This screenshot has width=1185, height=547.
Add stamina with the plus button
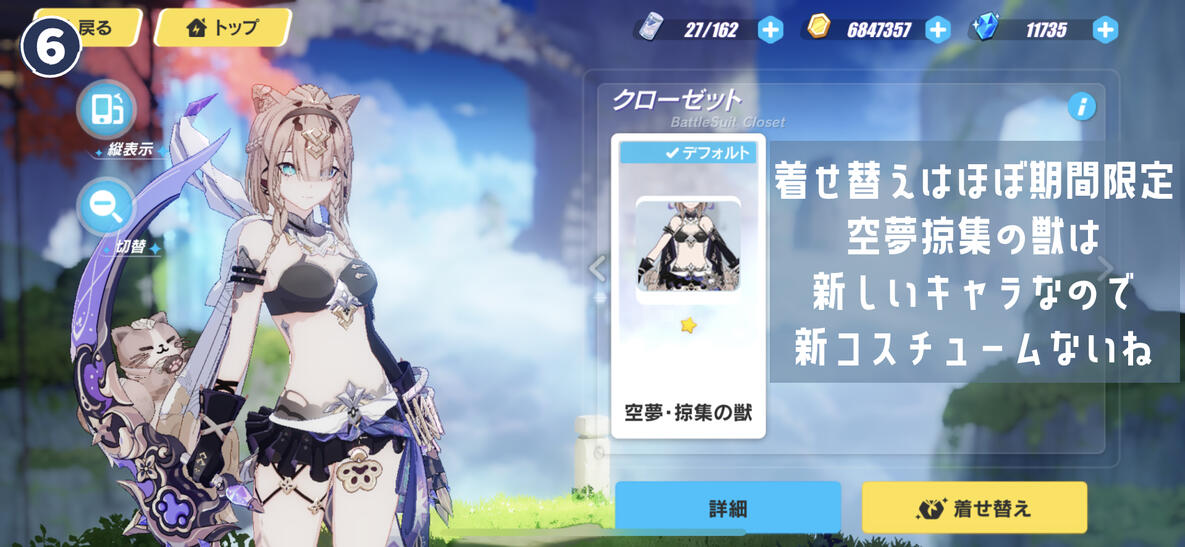[770, 30]
